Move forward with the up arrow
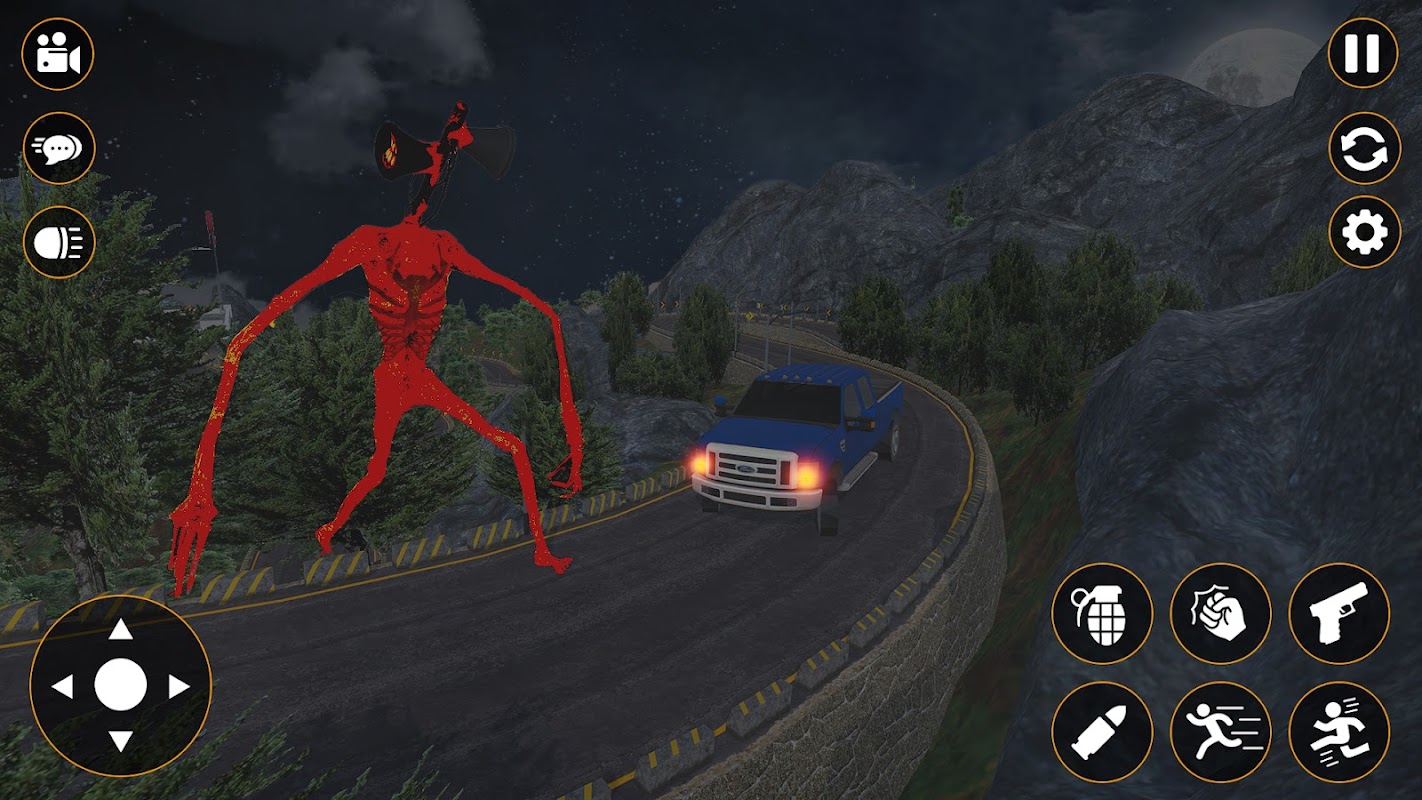The height and width of the screenshot is (800, 1422). [121, 629]
